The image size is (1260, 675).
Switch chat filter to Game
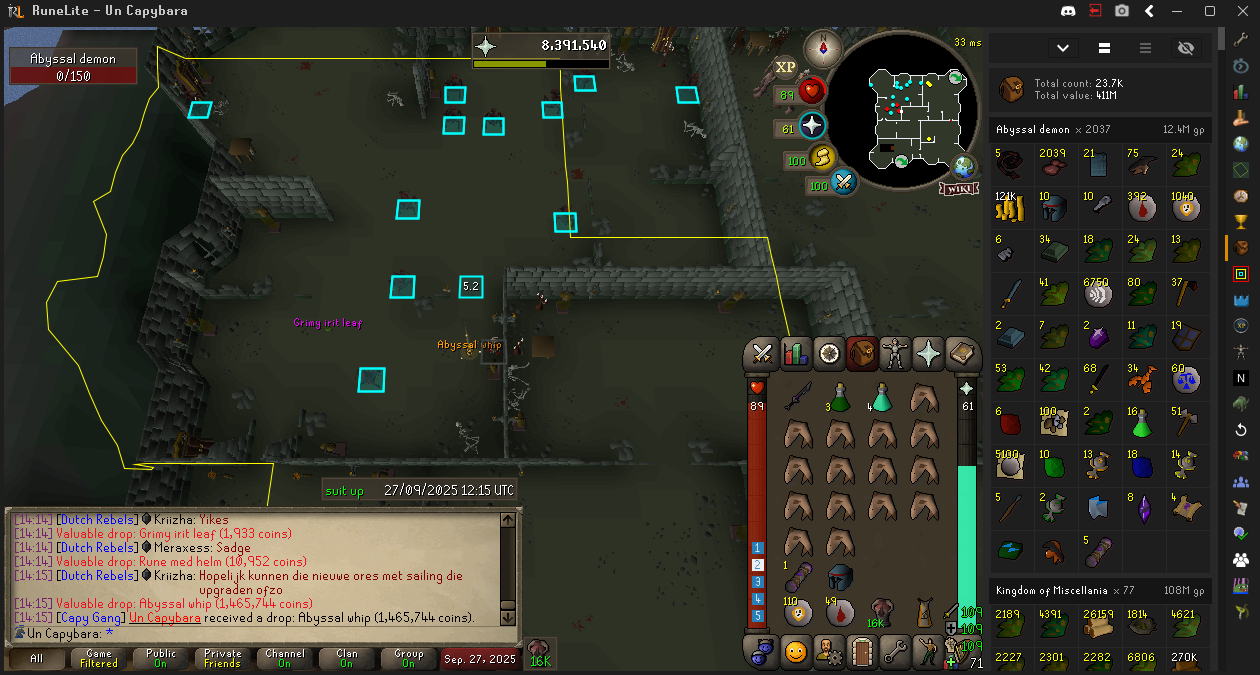(x=99, y=658)
